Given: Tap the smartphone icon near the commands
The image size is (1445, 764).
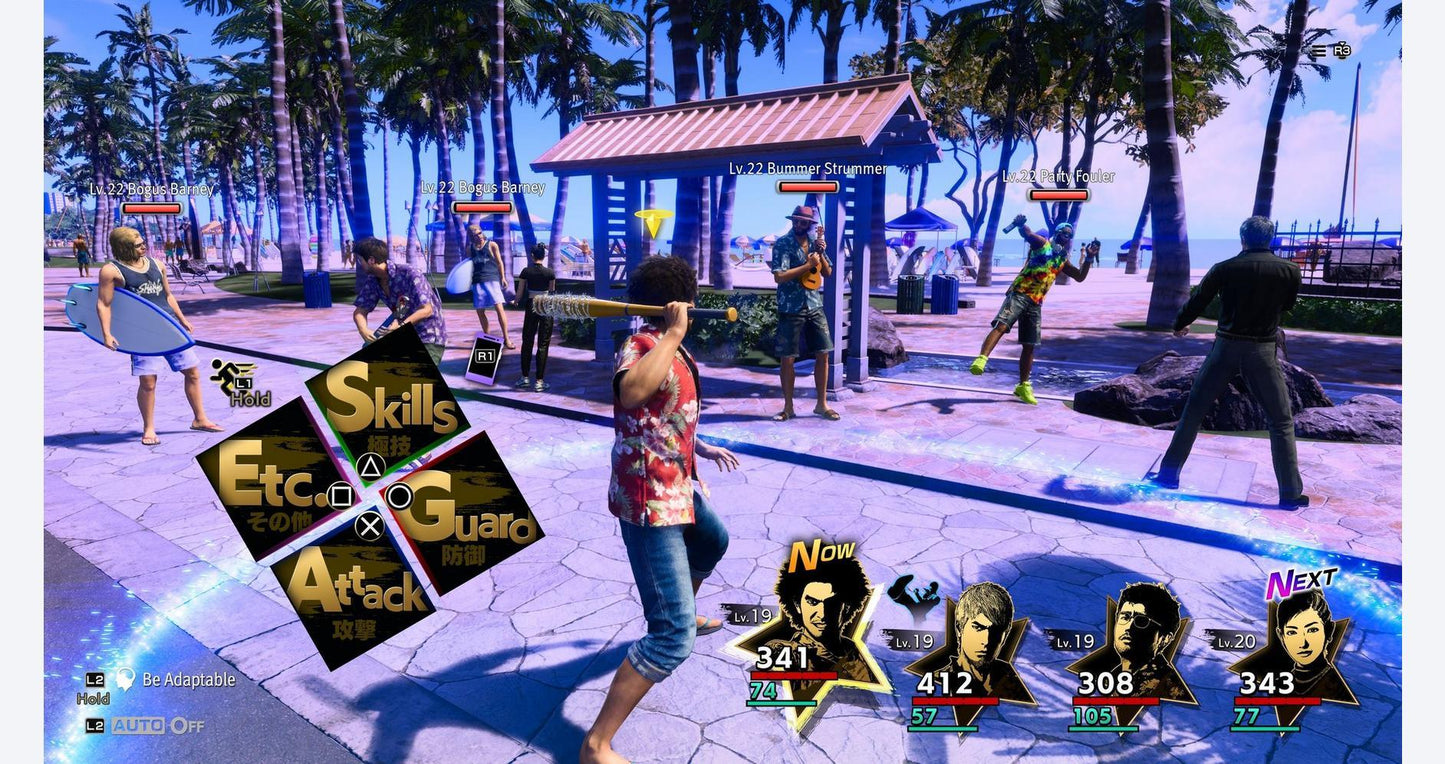Looking at the screenshot, I should click(484, 358).
